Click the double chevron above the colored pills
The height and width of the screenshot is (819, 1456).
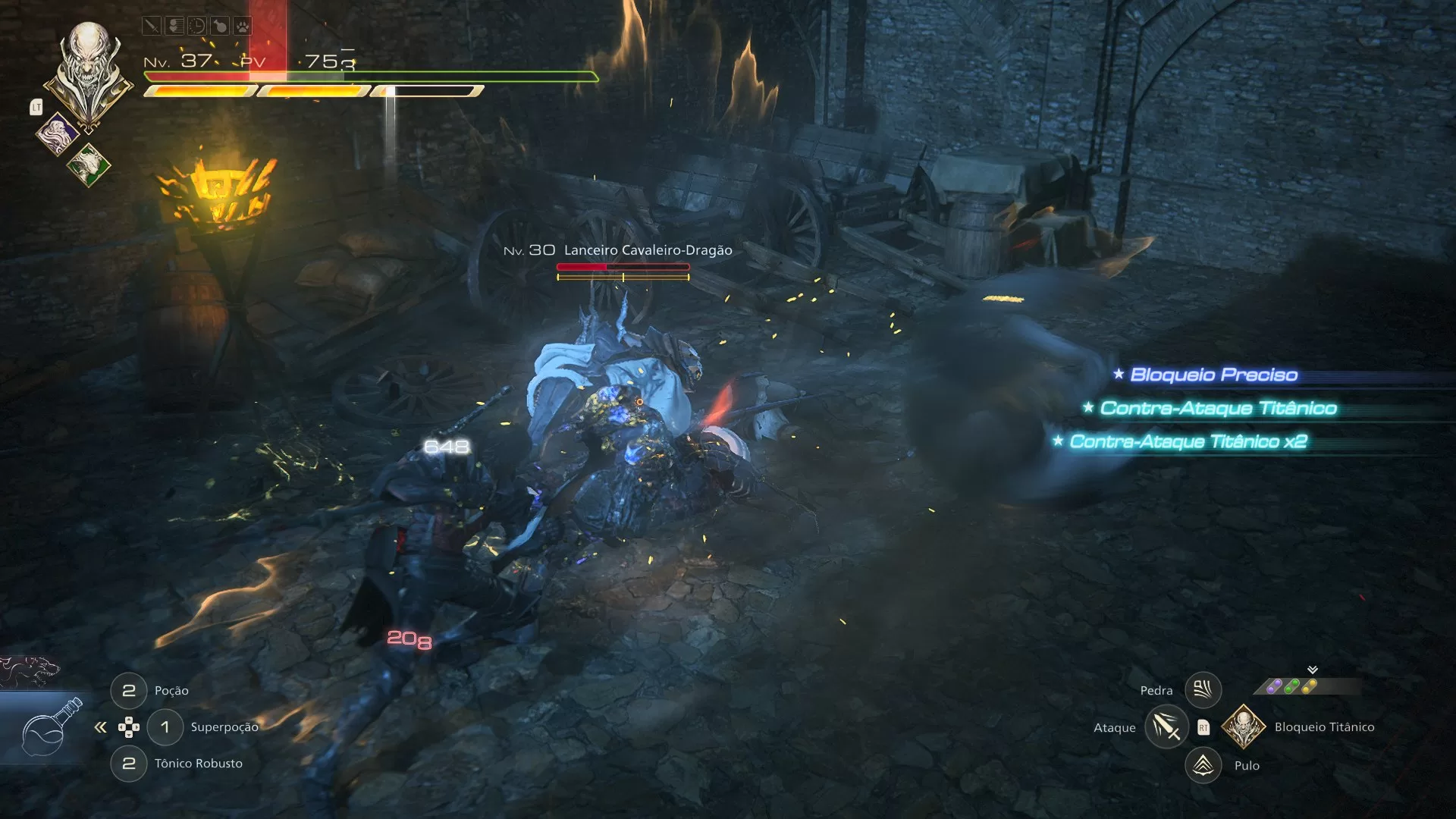[1313, 670]
